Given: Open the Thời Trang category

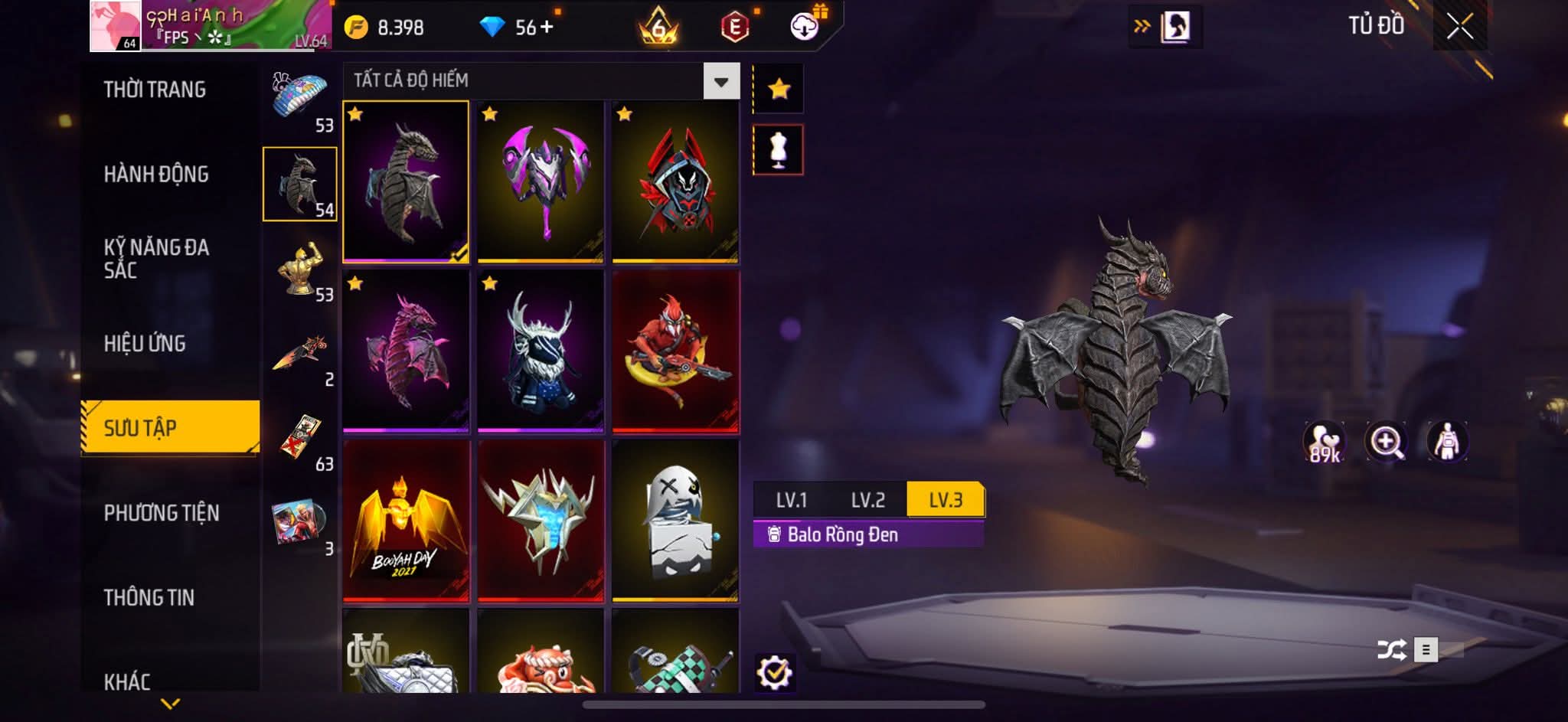Looking at the screenshot, I should pyautogui.click(x=155, y=90).
